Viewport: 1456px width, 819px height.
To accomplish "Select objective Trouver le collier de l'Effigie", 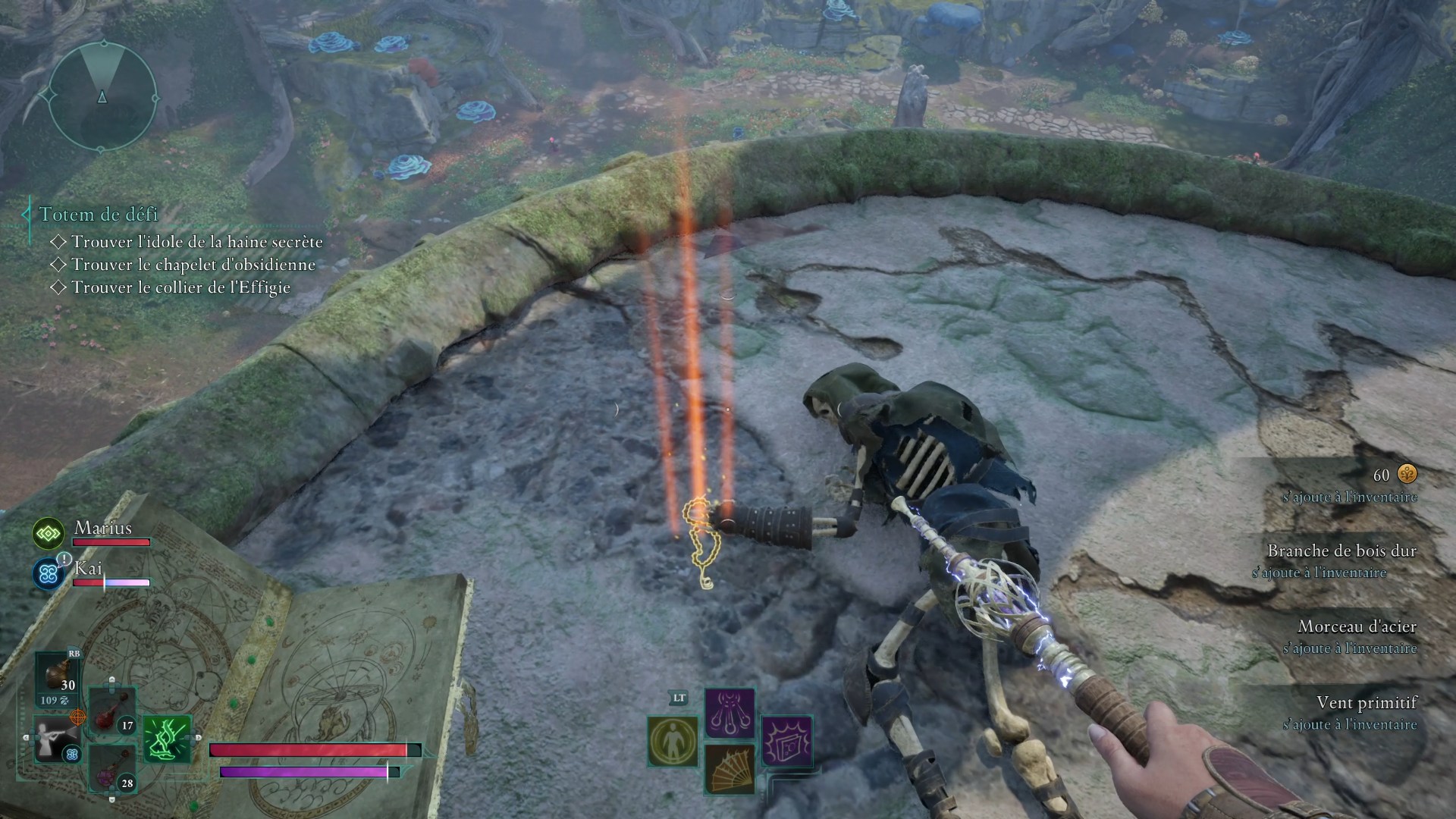I will coord(180,287).
